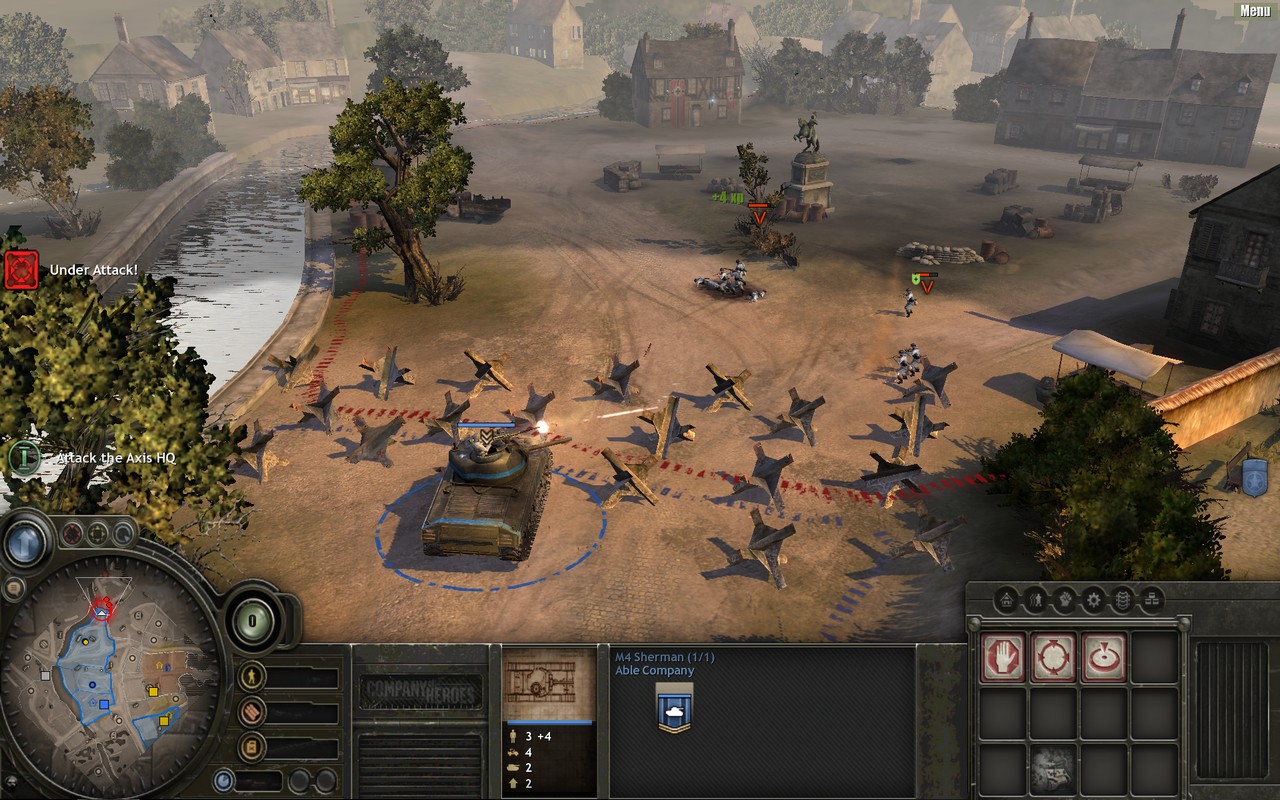The height and width of the screenshot is (800, 1280).
Task: Switch to the gear icon tab
Action: coord(1094,600)
